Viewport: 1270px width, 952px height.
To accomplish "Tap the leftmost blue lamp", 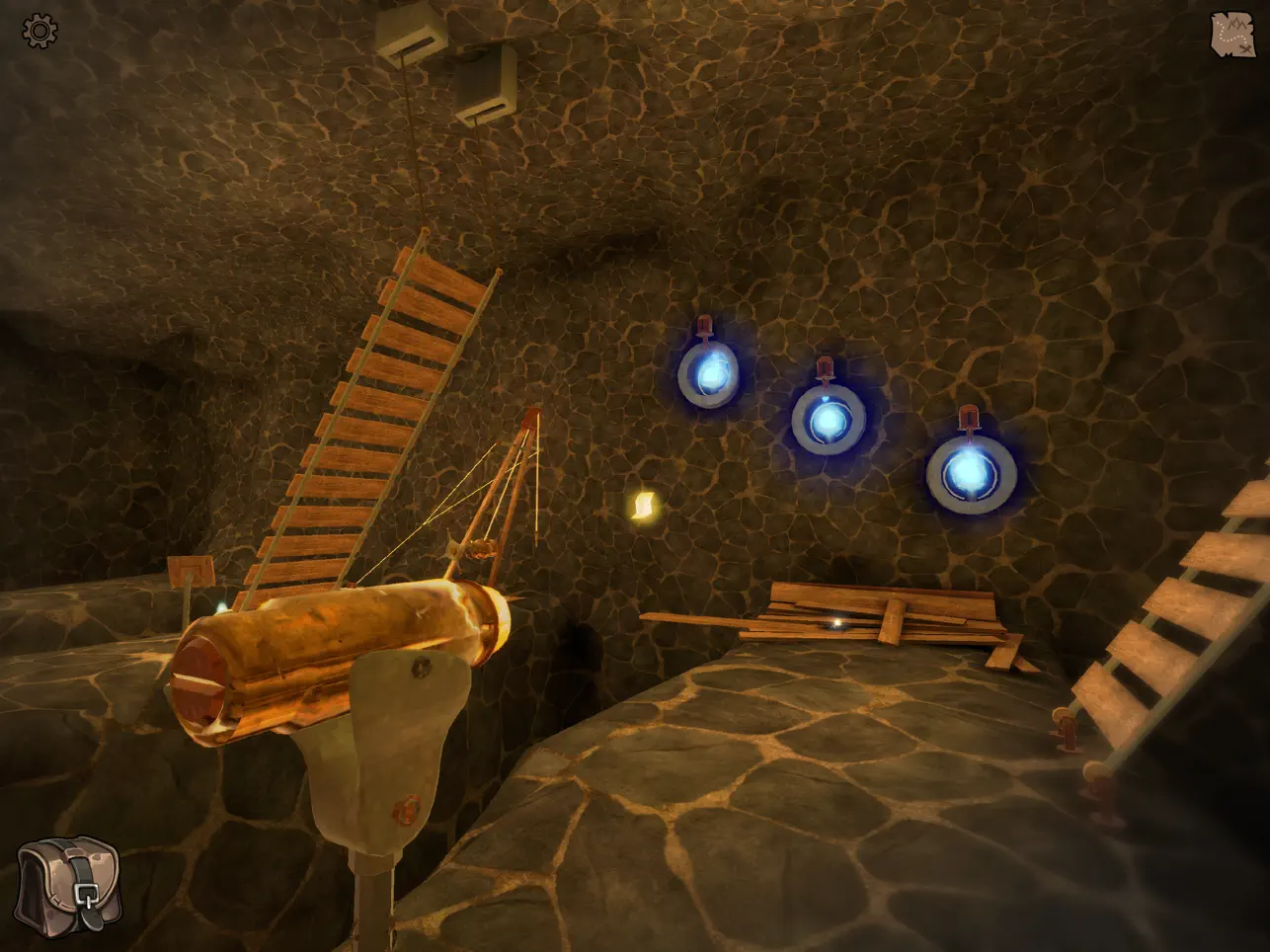I will [x=708, y=372].
